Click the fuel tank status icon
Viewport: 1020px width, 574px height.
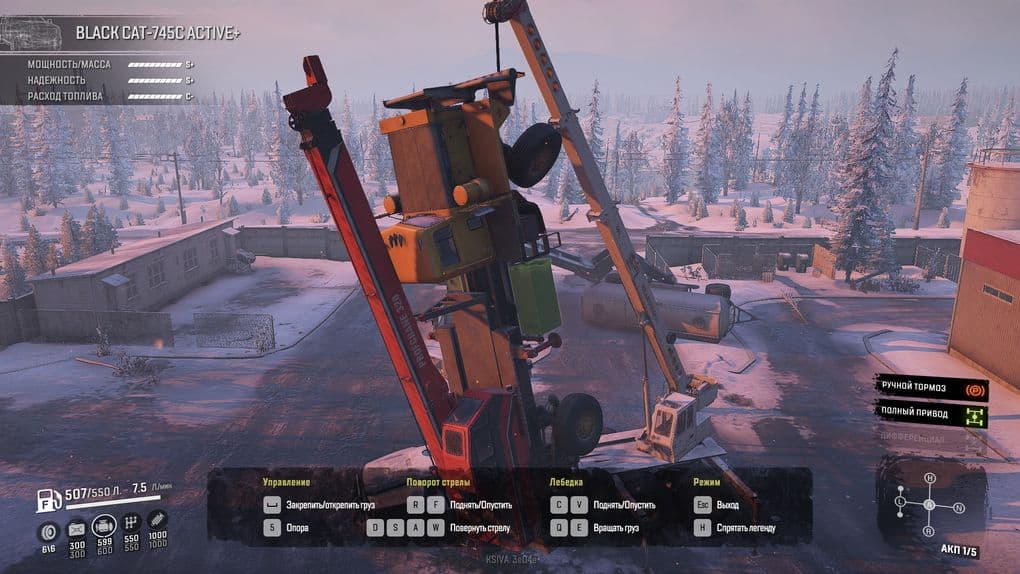pyautogui.click(x=76, y=528)
